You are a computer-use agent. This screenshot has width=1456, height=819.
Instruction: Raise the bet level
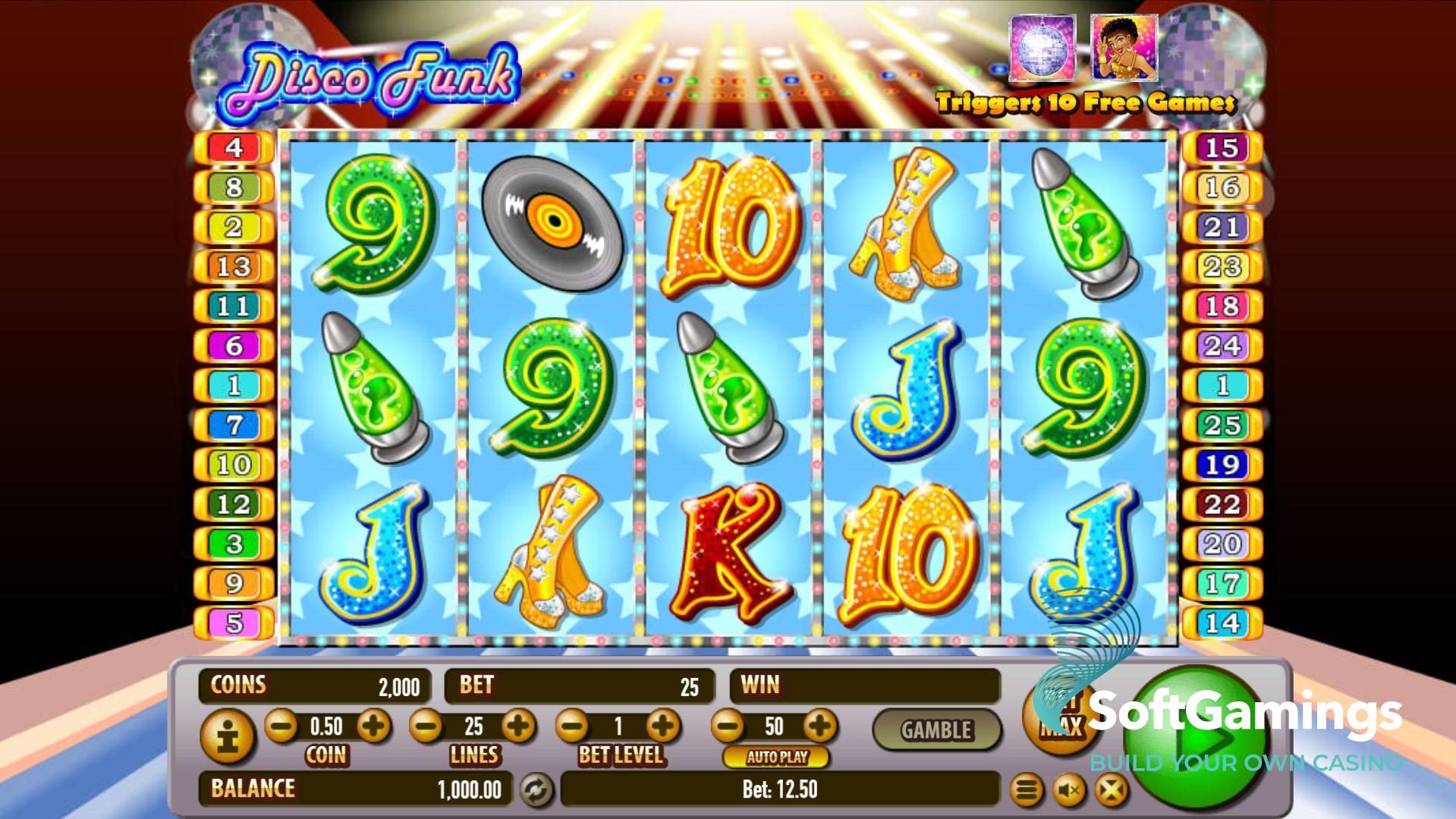664,726
